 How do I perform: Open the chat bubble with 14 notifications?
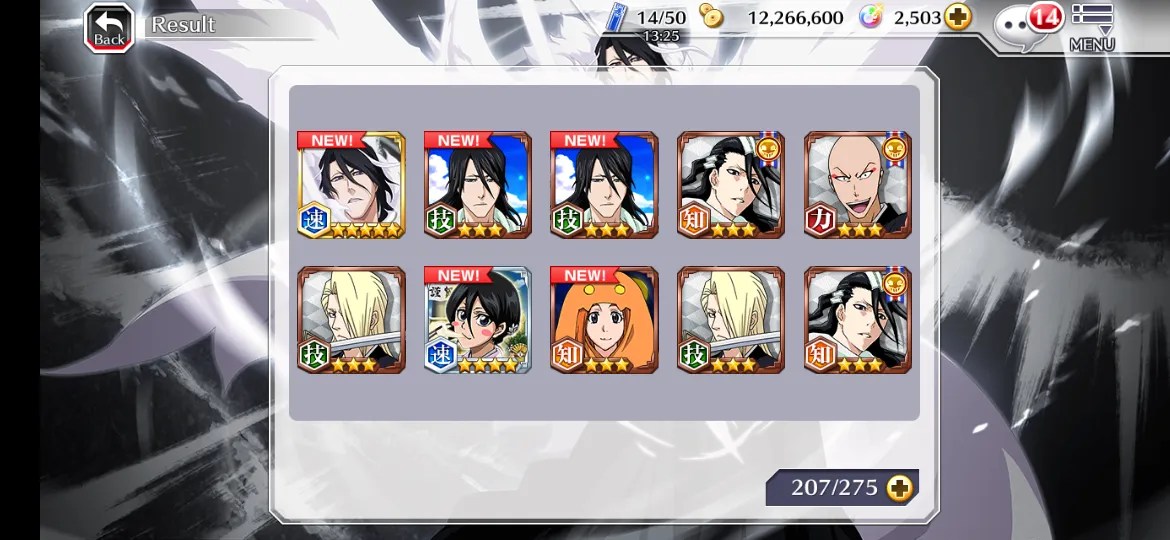1026,25
